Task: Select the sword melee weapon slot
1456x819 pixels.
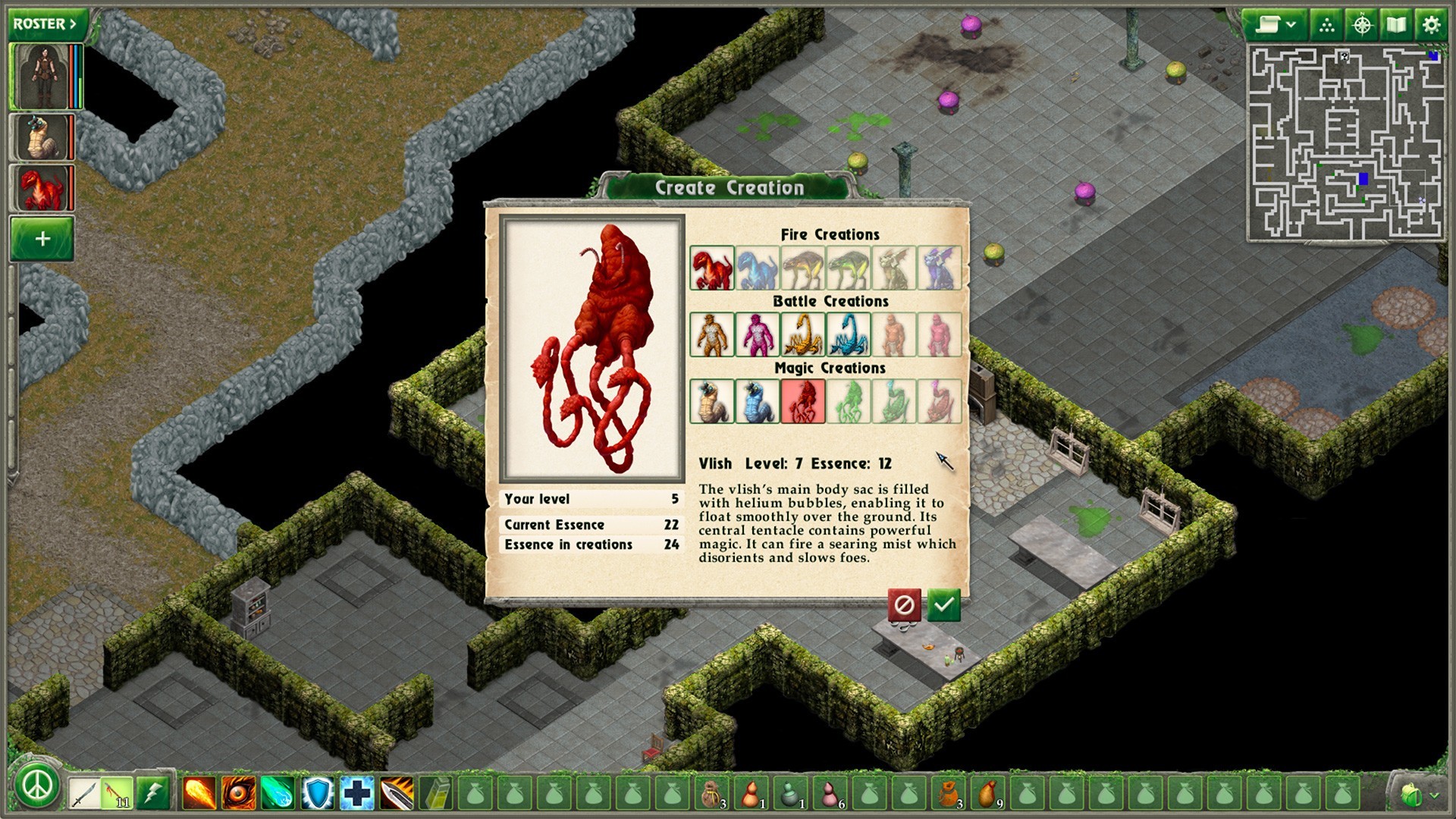Action: pyautogui.click(x=83, y=793)
